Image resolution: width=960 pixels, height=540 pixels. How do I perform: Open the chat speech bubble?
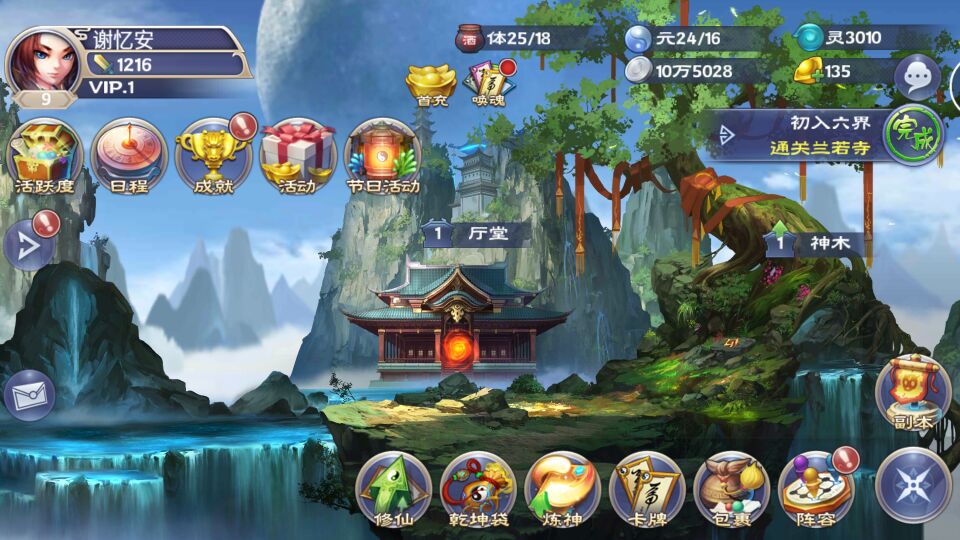click(917, 75)
